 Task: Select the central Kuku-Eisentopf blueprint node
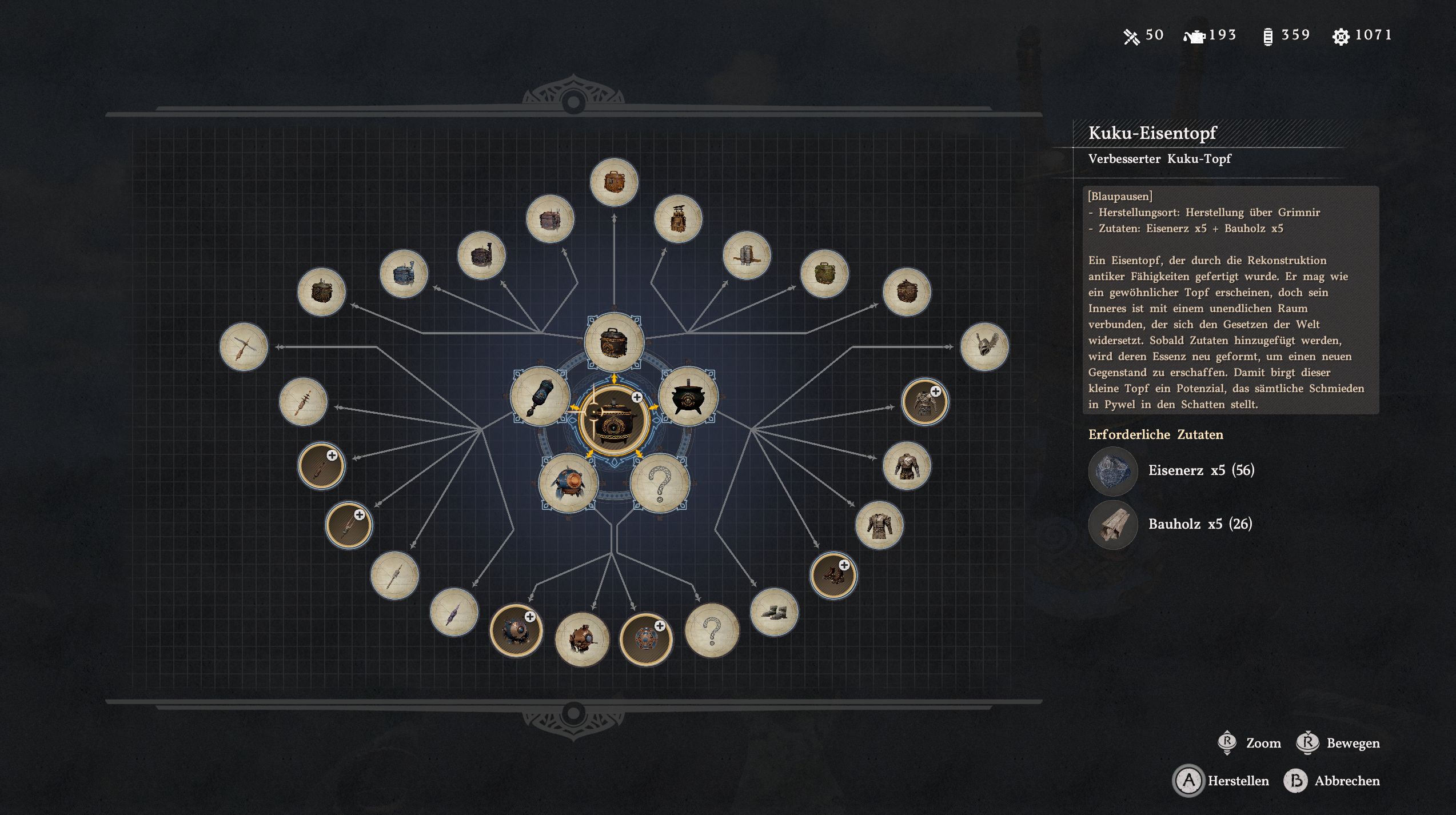613,422
